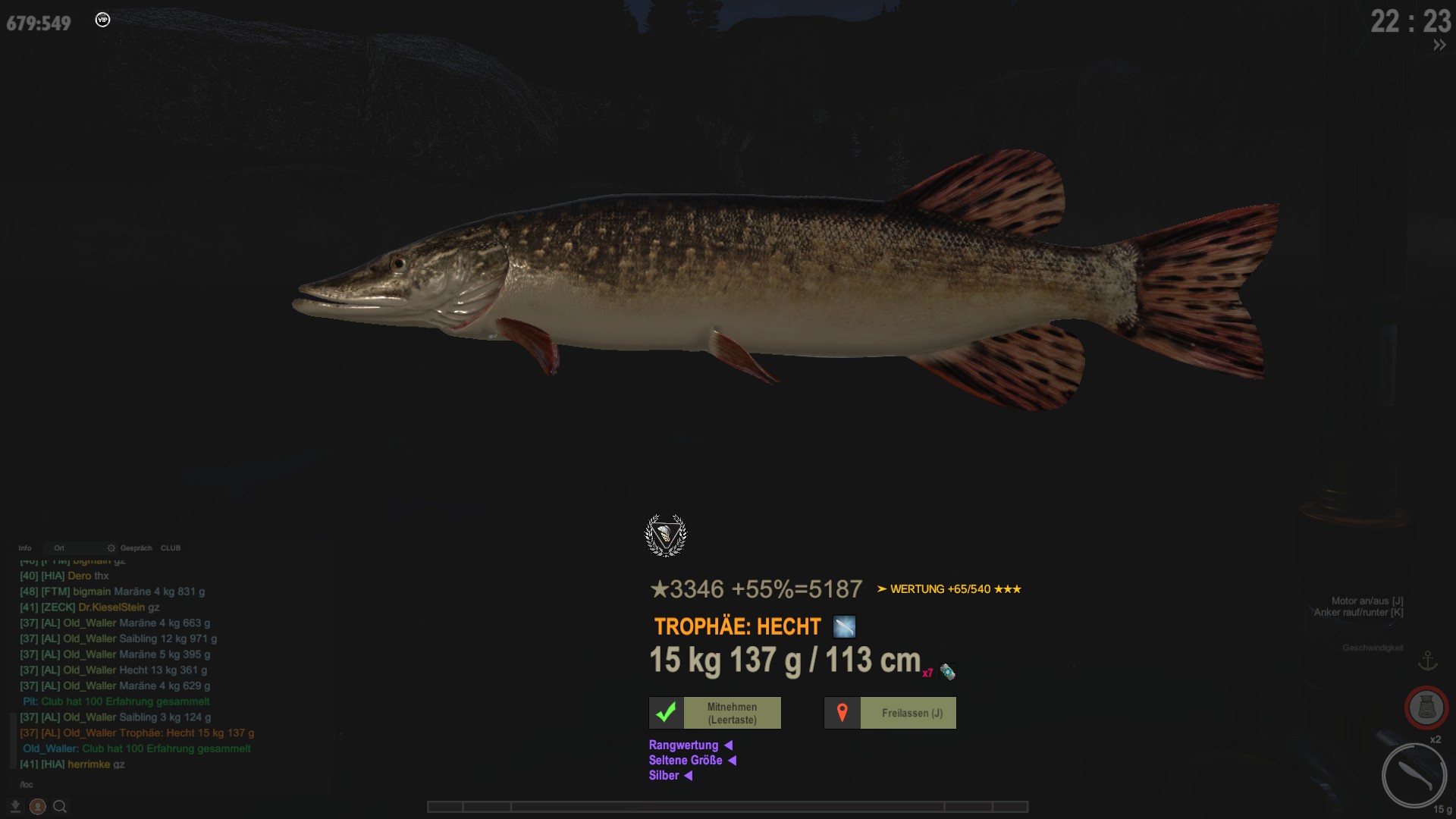Release the fish with Freilassen button
Viewport: 1456px width, 819px height.
click(890, 713)
